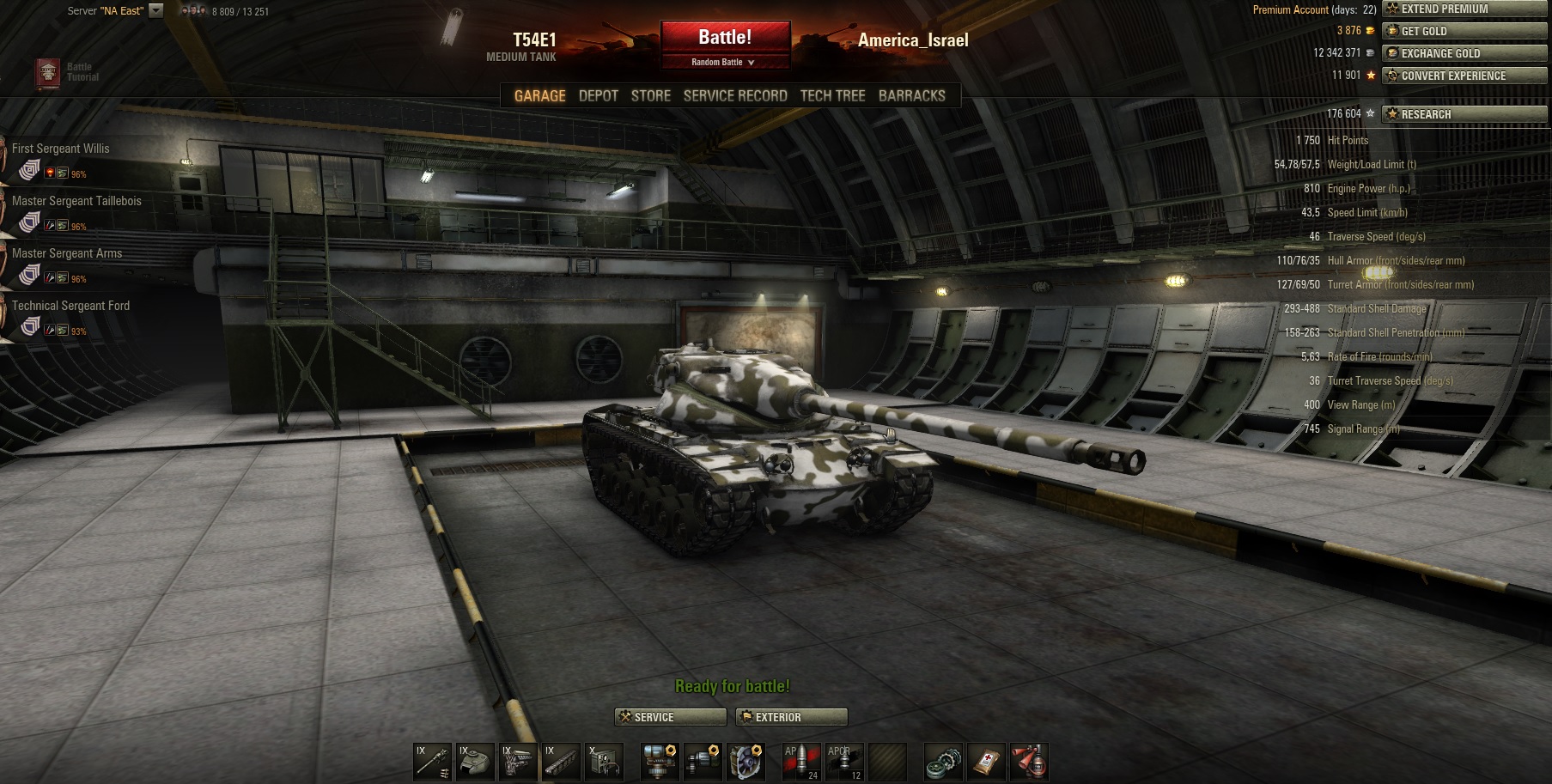Viewport: 1552px width, 784px height.
Task: Start the battle with the red Battle! button
Action: (724, 37)
